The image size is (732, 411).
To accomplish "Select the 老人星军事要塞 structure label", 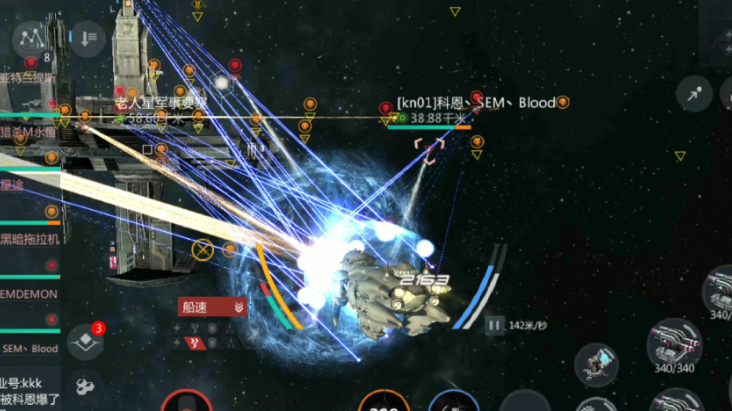I will (x=160, y=102).
